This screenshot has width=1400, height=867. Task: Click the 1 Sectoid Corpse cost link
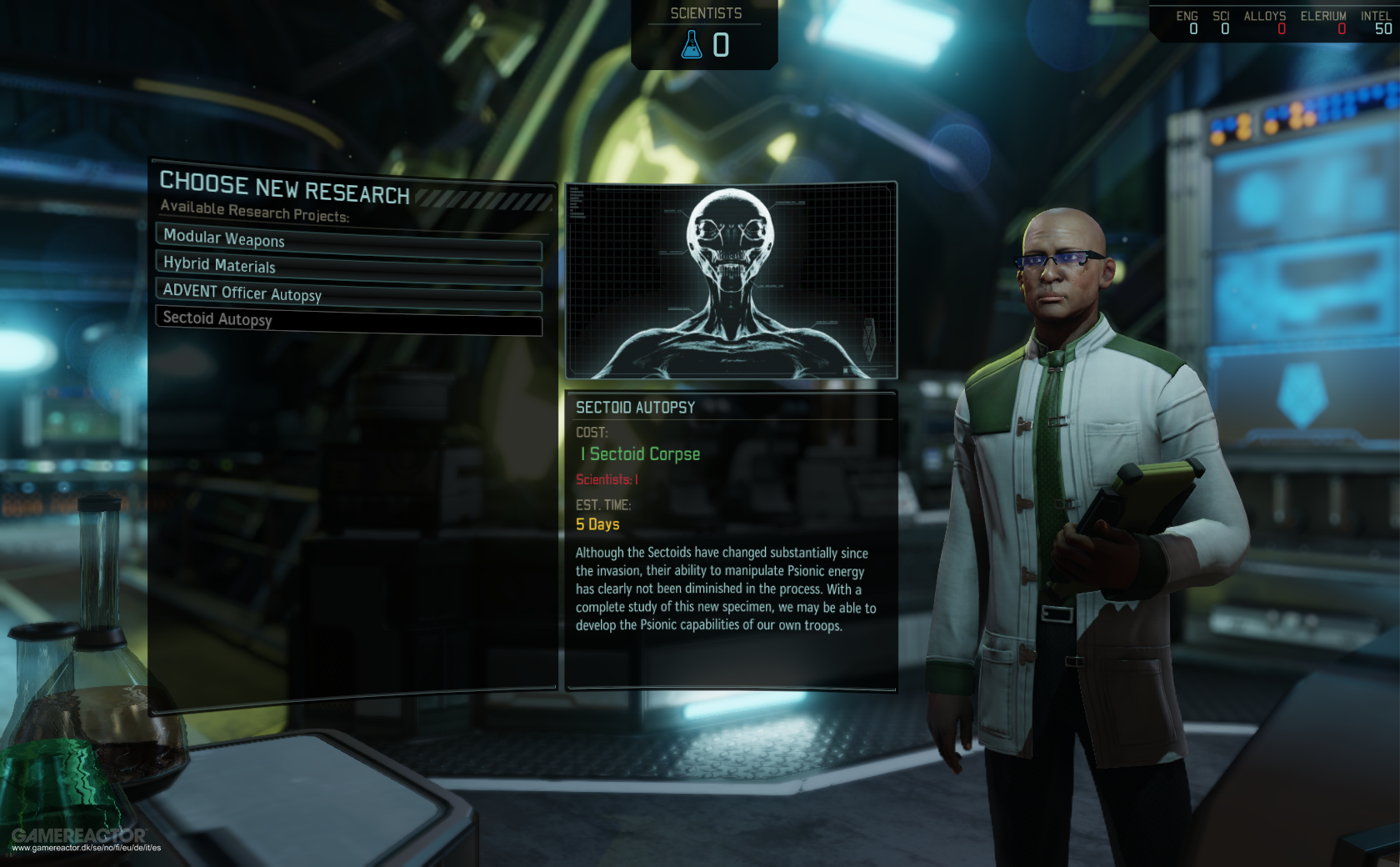point(640,454)
